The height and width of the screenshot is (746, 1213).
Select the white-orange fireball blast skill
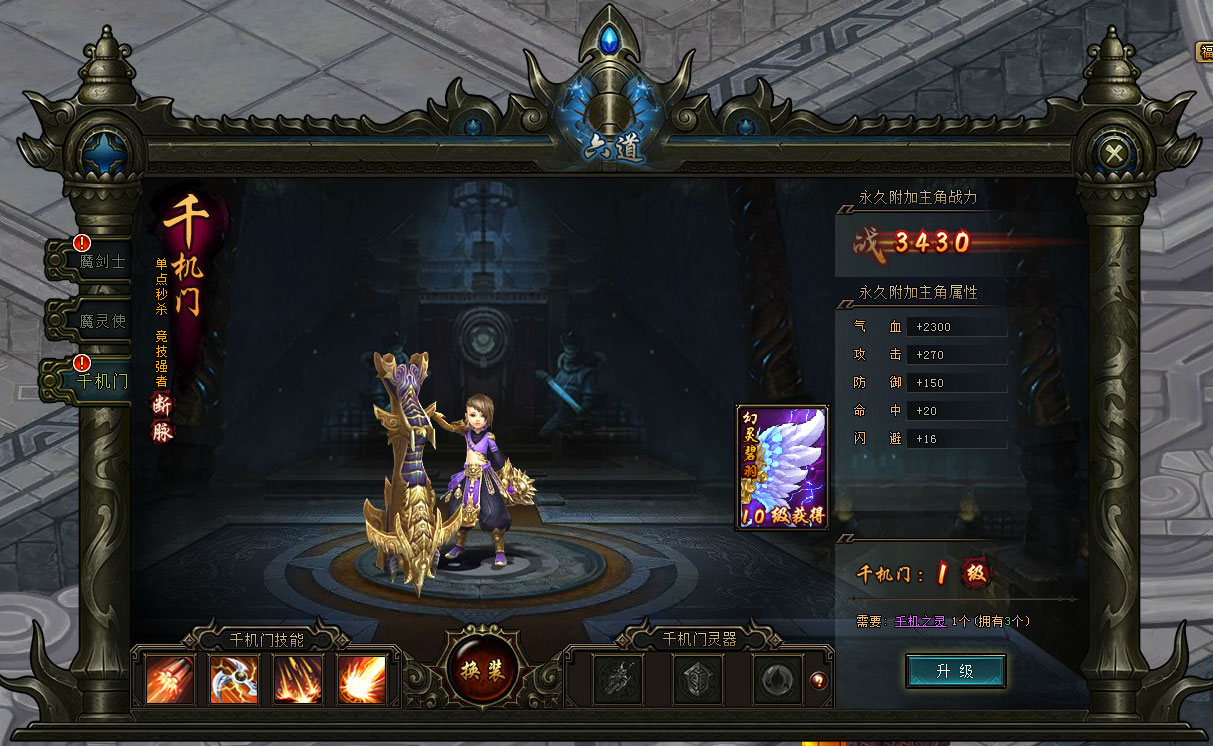pos(362,679)
